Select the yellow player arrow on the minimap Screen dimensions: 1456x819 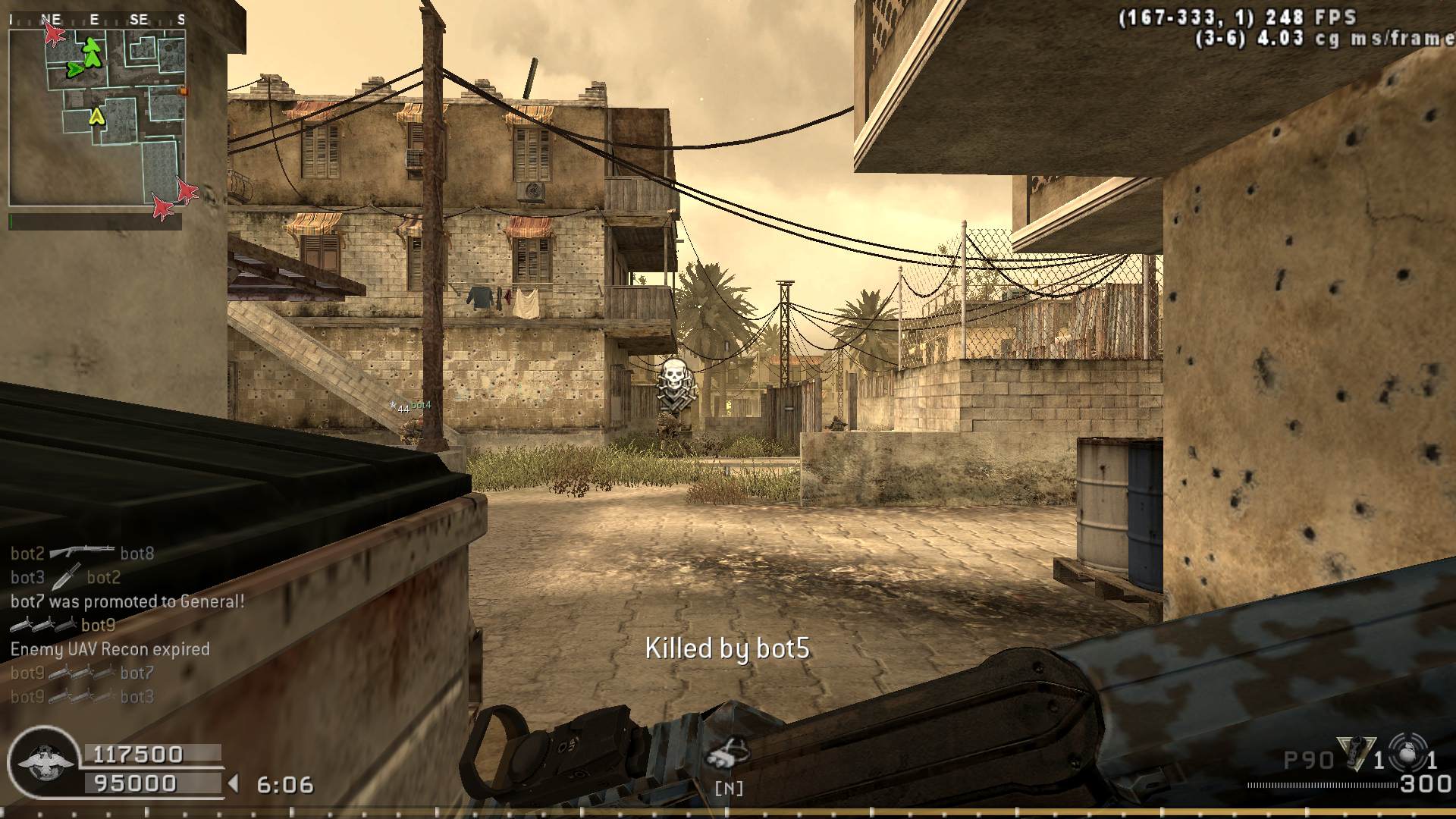coord(96,116)
